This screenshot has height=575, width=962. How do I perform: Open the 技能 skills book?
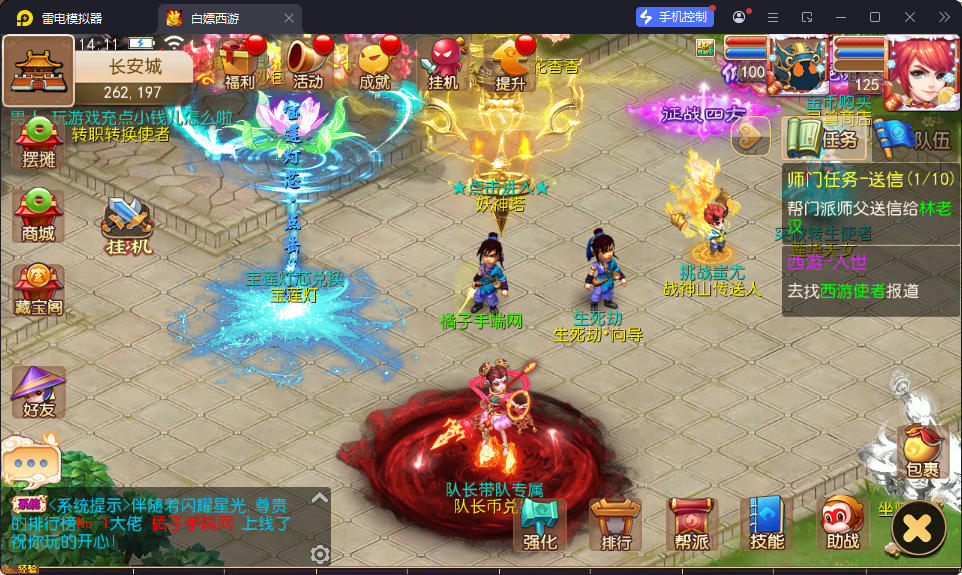767,524
